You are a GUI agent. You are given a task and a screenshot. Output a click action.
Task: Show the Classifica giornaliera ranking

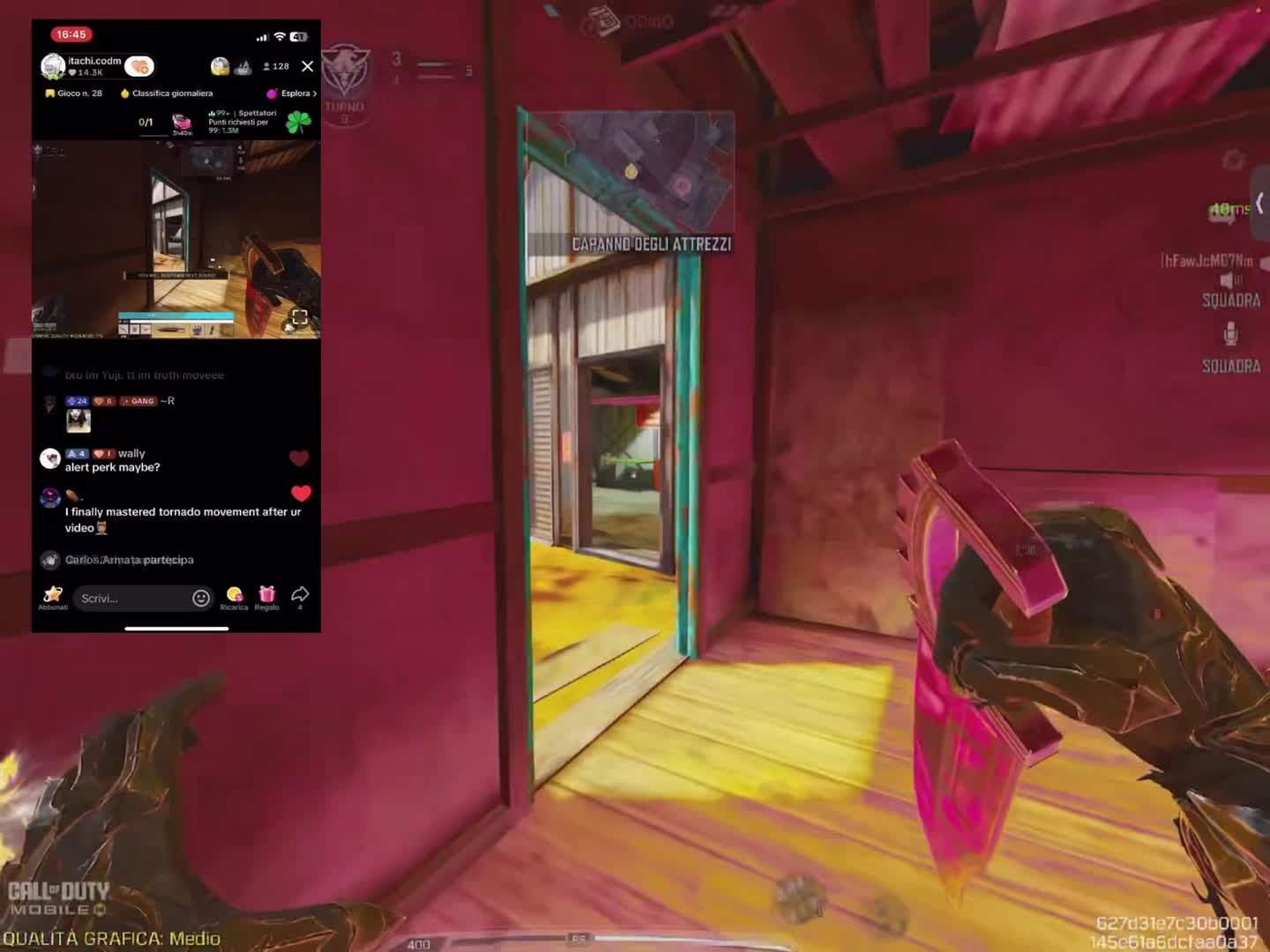pos(168,93)
